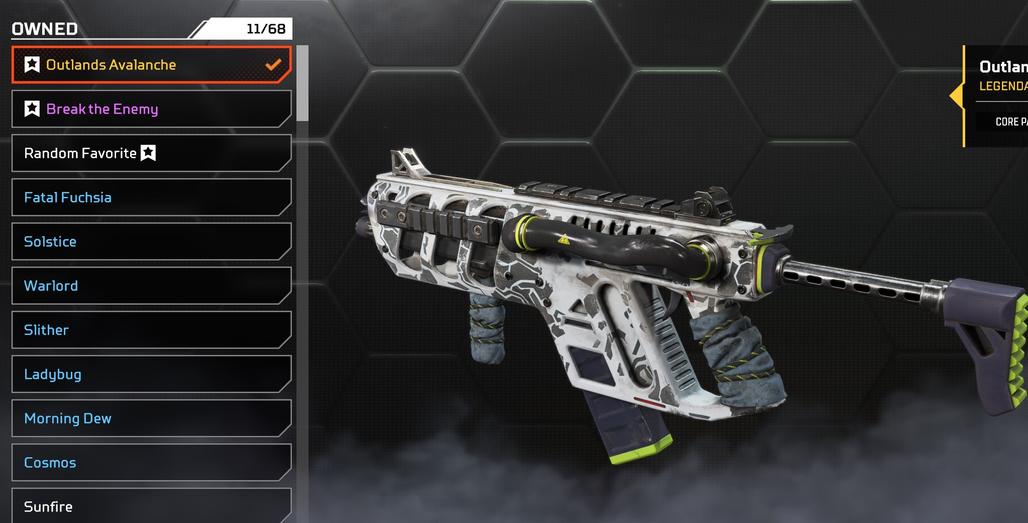Choose the Warlord skin
This screenshot has width=1028, height=523.
pyautogui.click(x=150, y=286)
